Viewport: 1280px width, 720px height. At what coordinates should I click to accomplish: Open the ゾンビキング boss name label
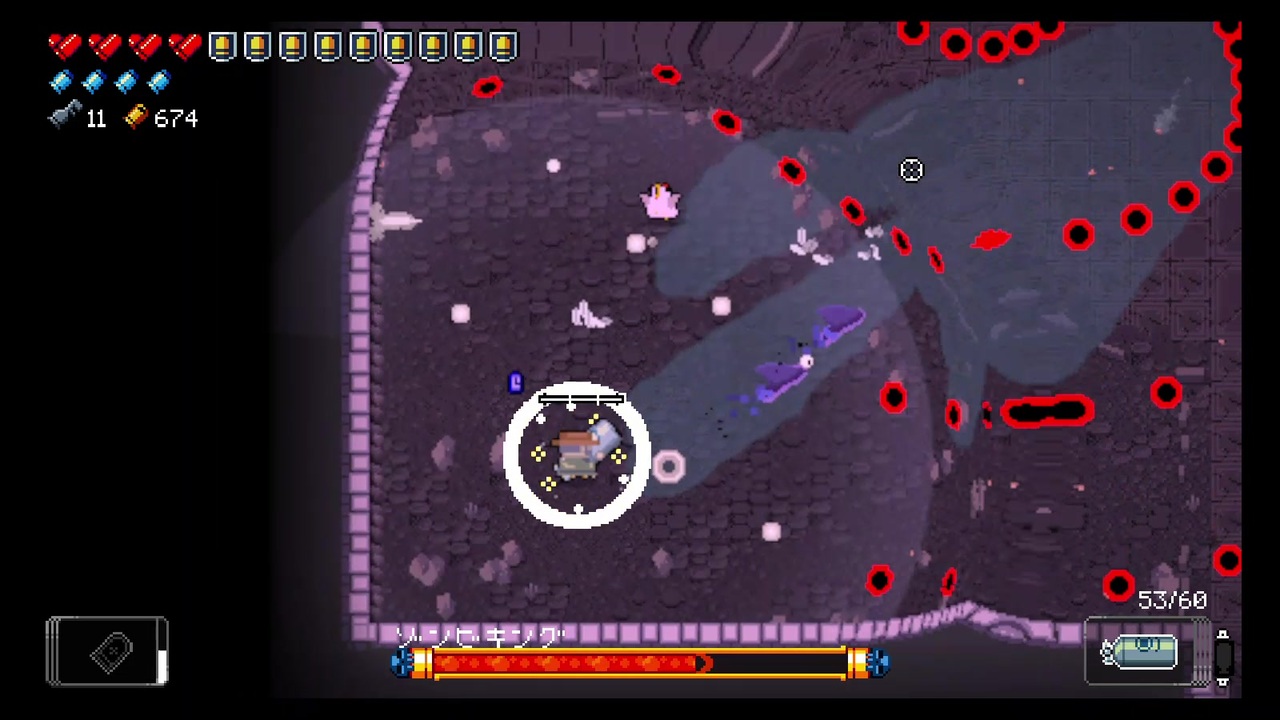[478, 638]
